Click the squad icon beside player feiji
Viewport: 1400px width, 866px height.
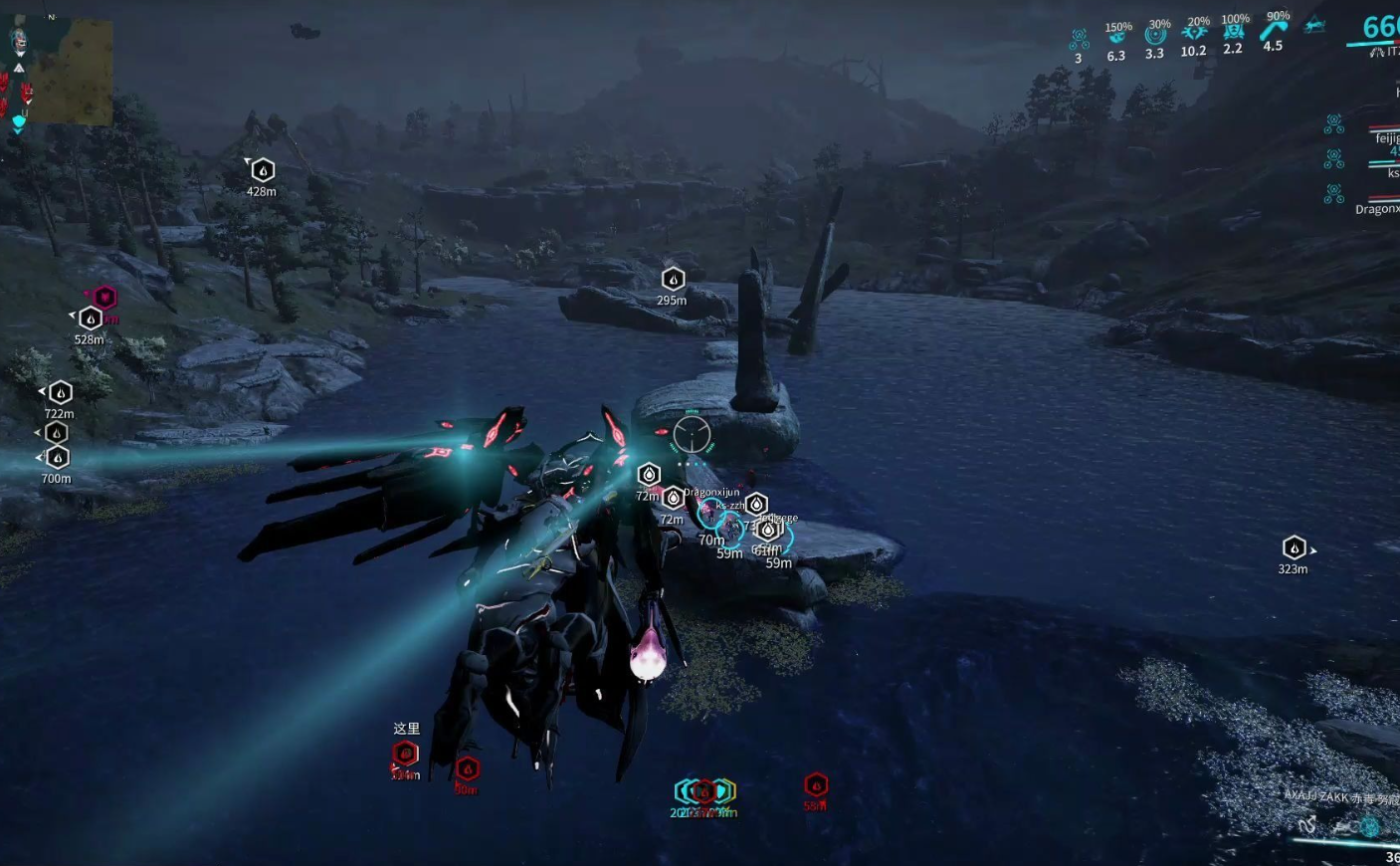pyautogui.click(x=1334, y=124)
